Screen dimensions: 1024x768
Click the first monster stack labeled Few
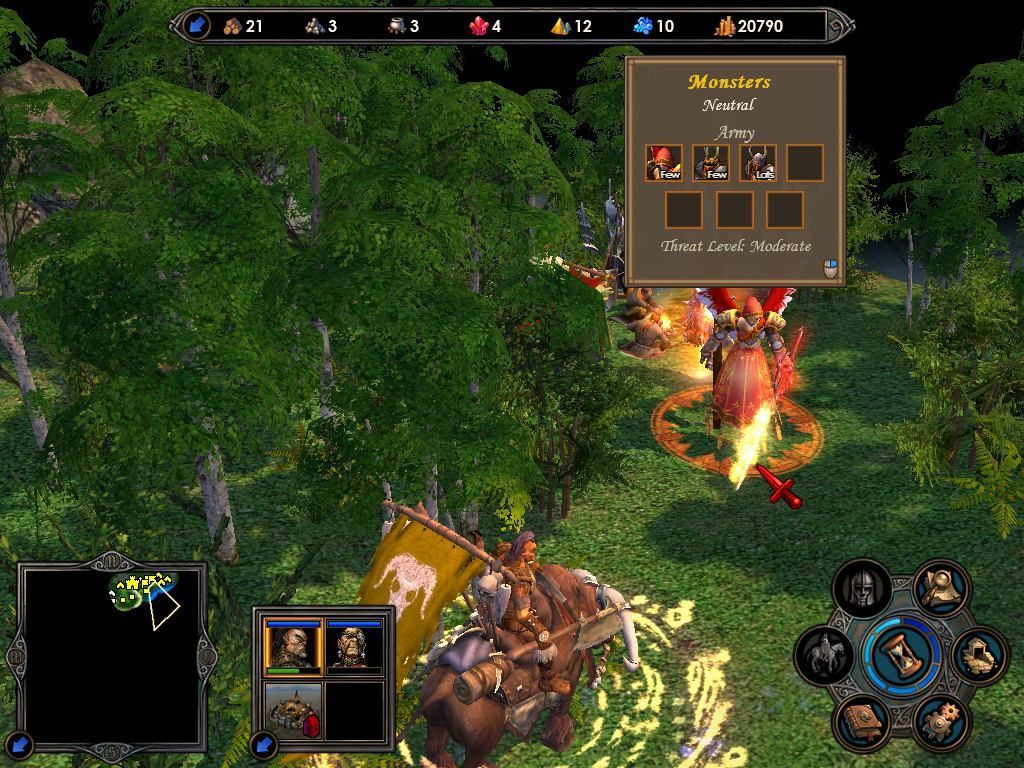[664, 163]
